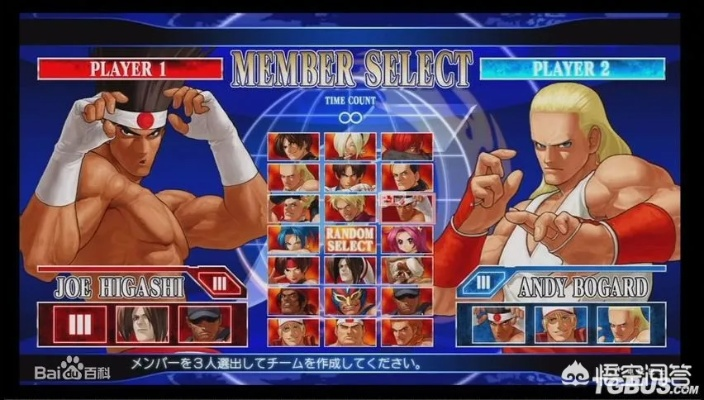Select Player 1's team slot with the capped fighter

203,325
